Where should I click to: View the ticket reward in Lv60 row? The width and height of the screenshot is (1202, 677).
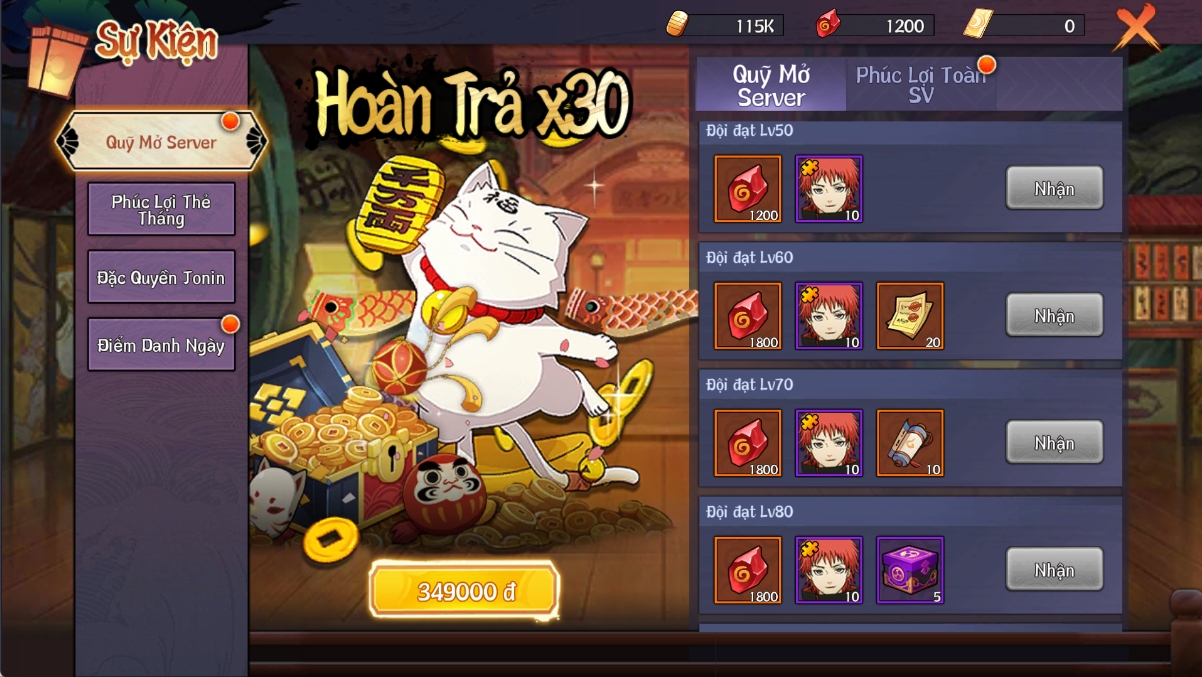[x=910, y=316]
